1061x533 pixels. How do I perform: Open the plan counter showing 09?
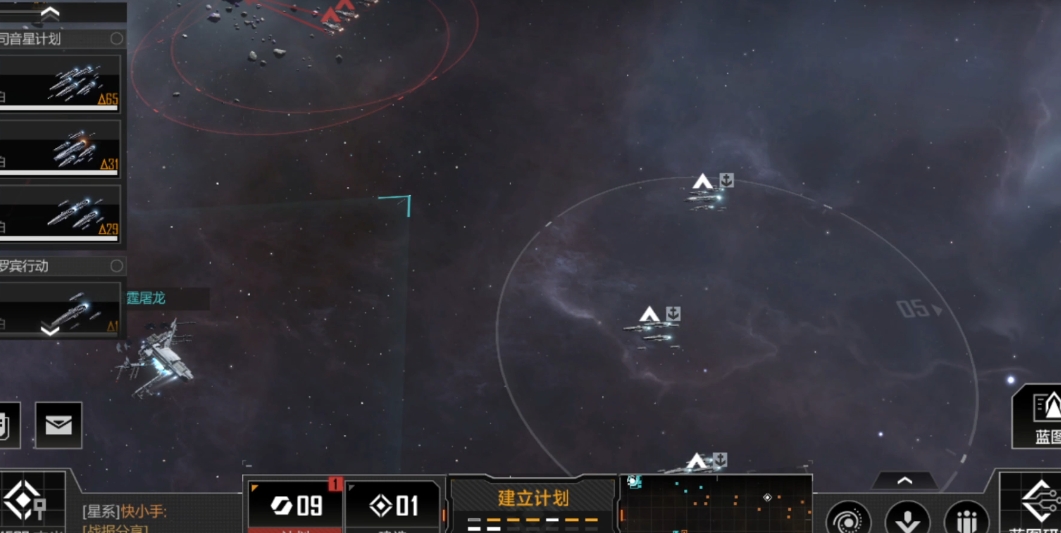pyautogui.click(x=295, y=505)
